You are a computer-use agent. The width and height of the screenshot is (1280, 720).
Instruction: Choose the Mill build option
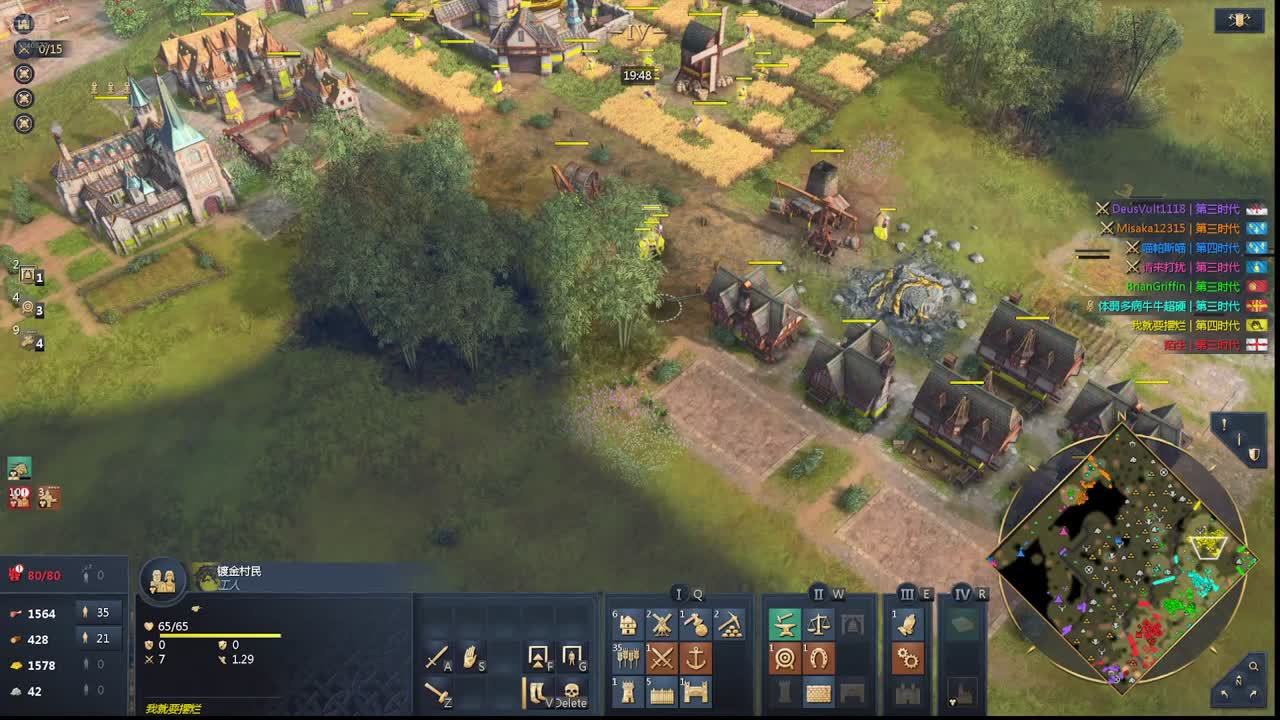(x=661, y=625)
